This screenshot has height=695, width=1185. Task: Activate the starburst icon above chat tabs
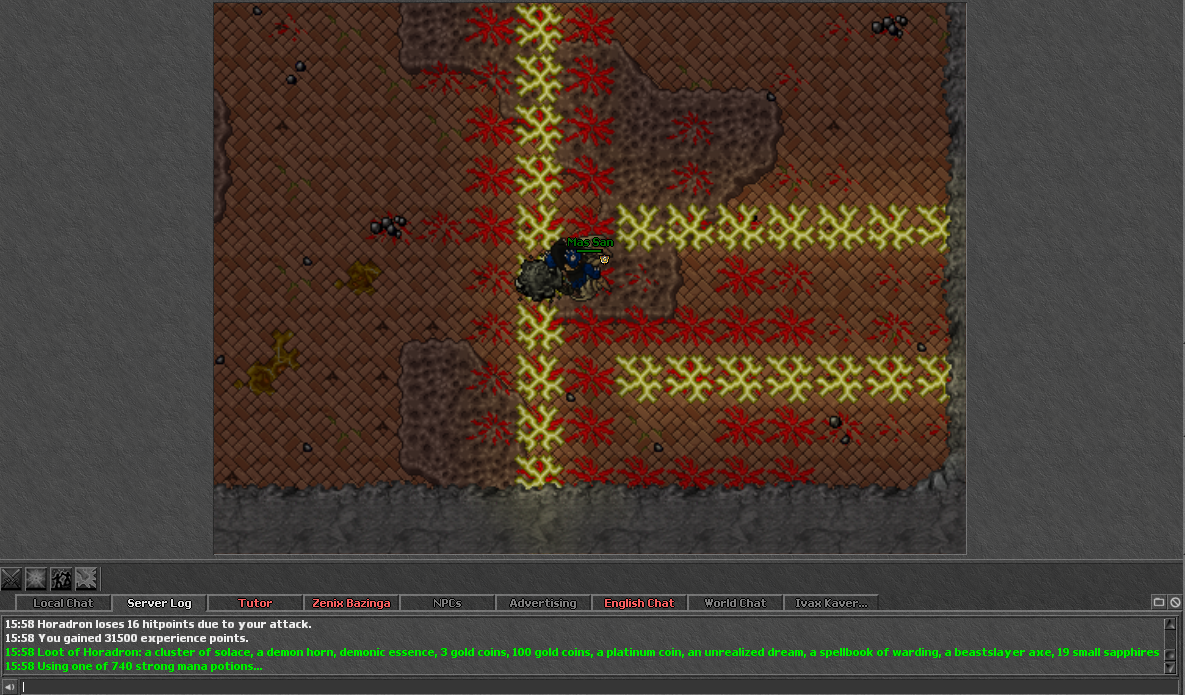pos(36,578)
